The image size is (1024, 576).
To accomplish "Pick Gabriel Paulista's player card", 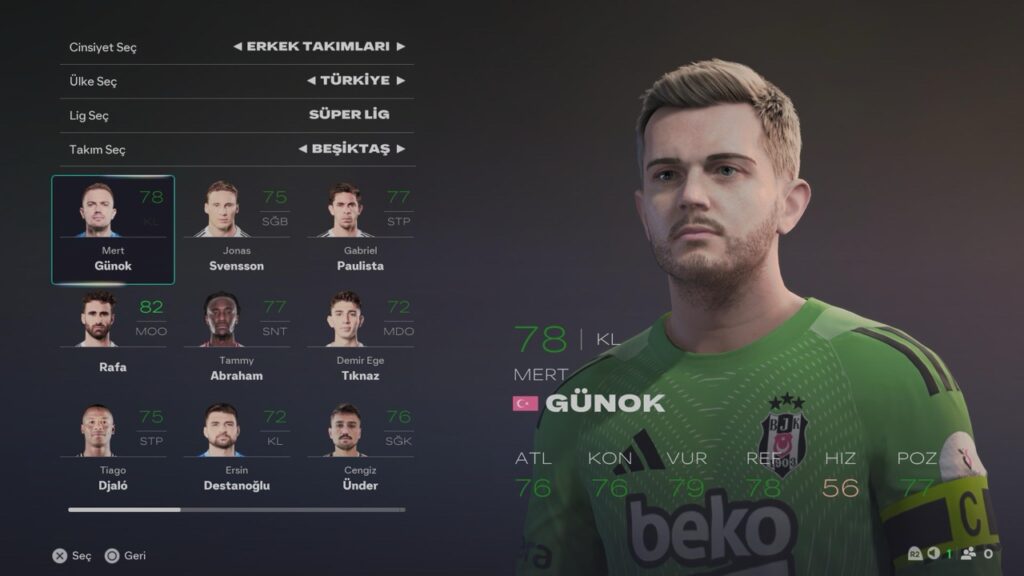I will point(360,230).
